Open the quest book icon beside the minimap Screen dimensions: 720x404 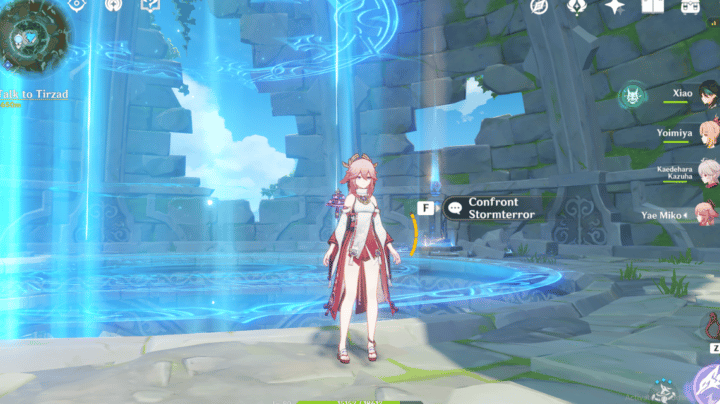[150, 6]
